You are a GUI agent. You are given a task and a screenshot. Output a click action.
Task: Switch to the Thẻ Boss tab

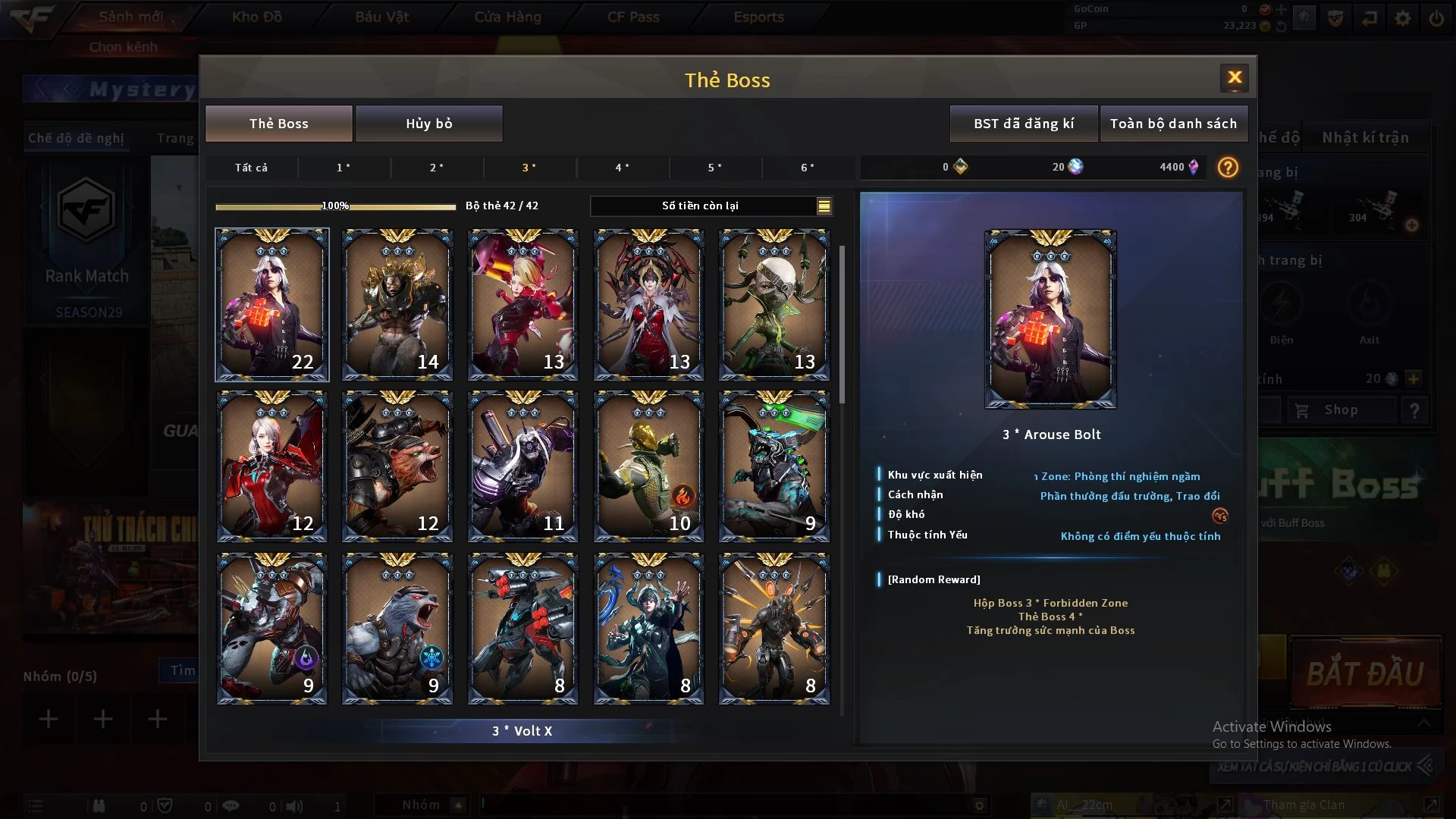[x=278, y=124]
